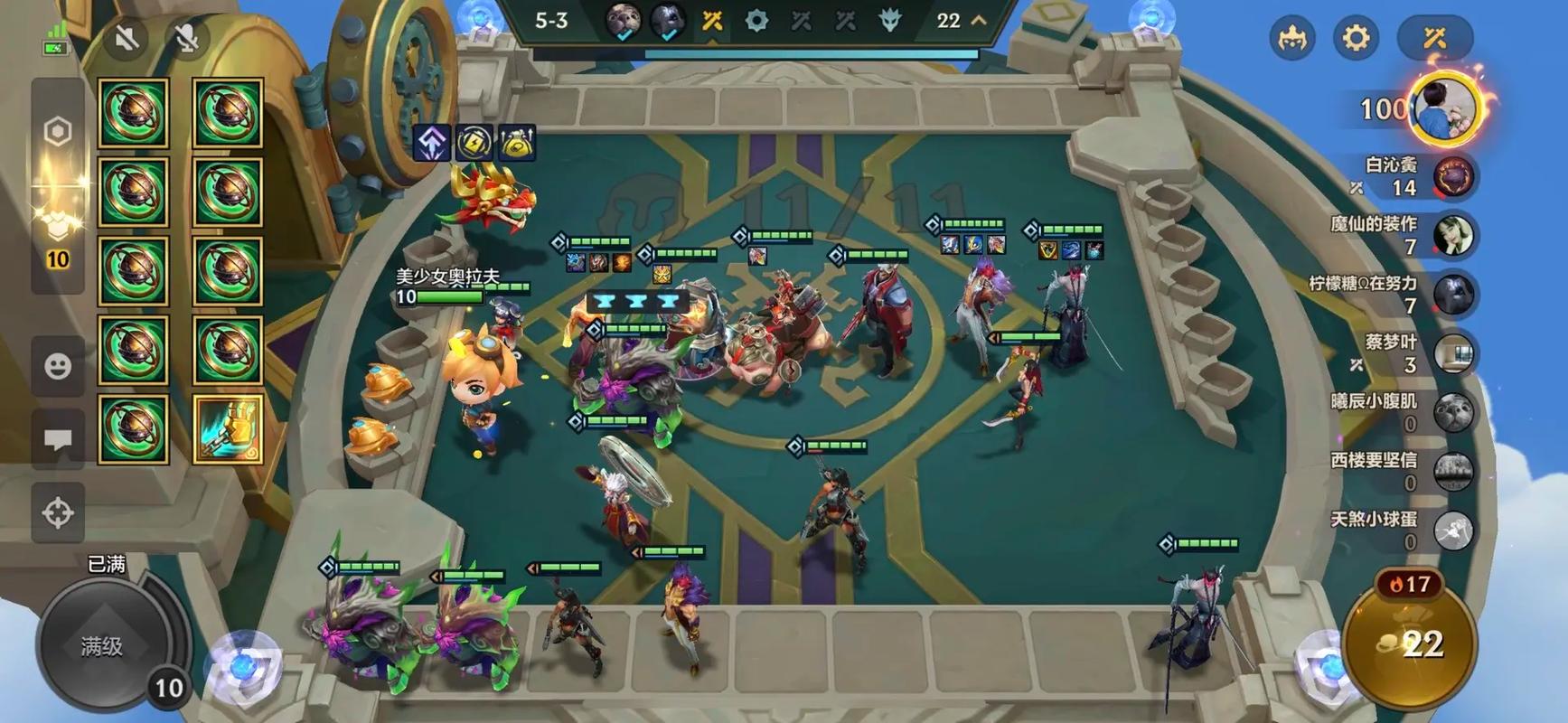Toggle the muted speaker icon
The width and height of the screenshot is (1568, 723).
pyautogui.click(x=127, y=38)
